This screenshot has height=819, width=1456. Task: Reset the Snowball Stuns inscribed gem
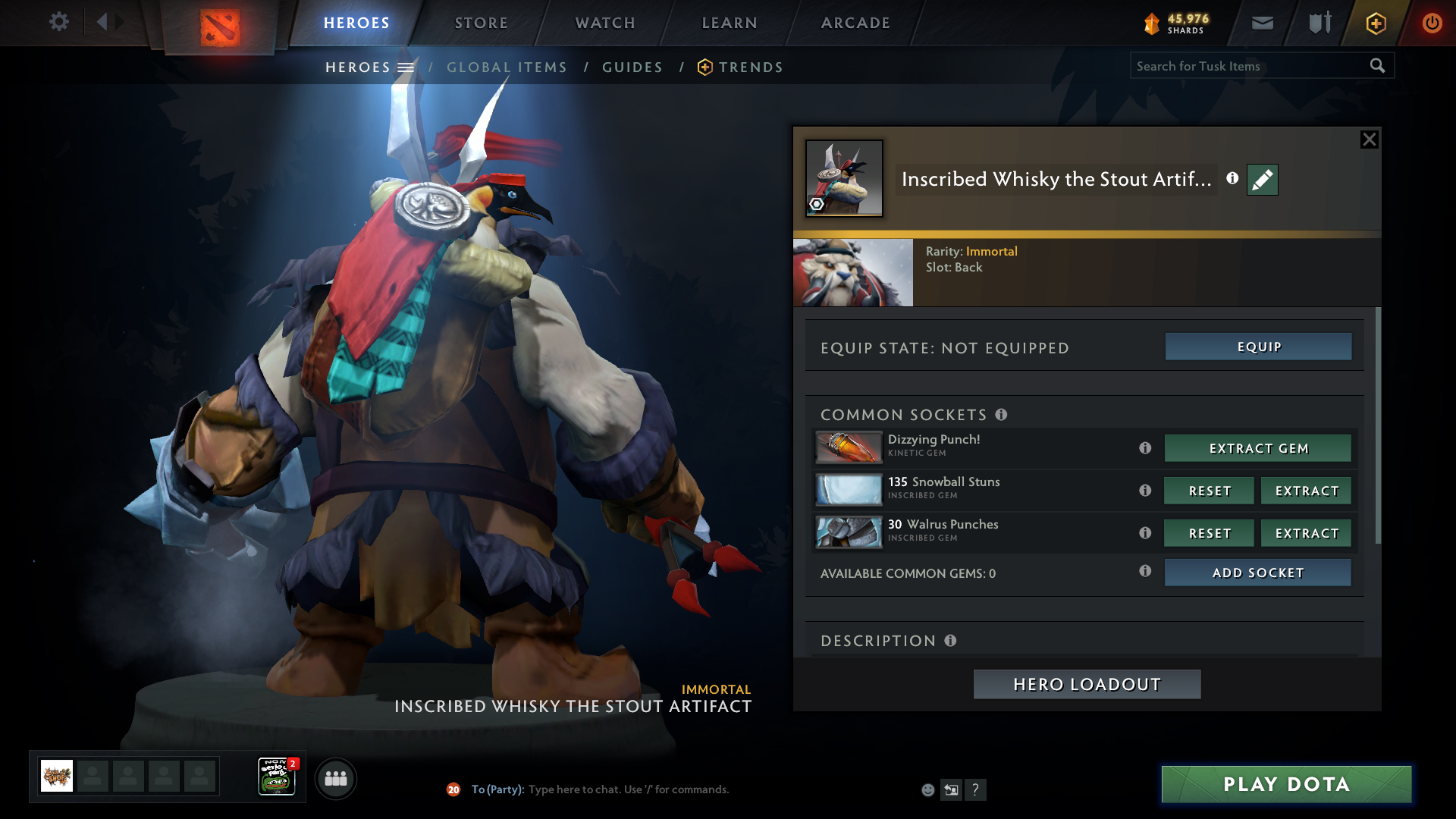point(1210,491)
